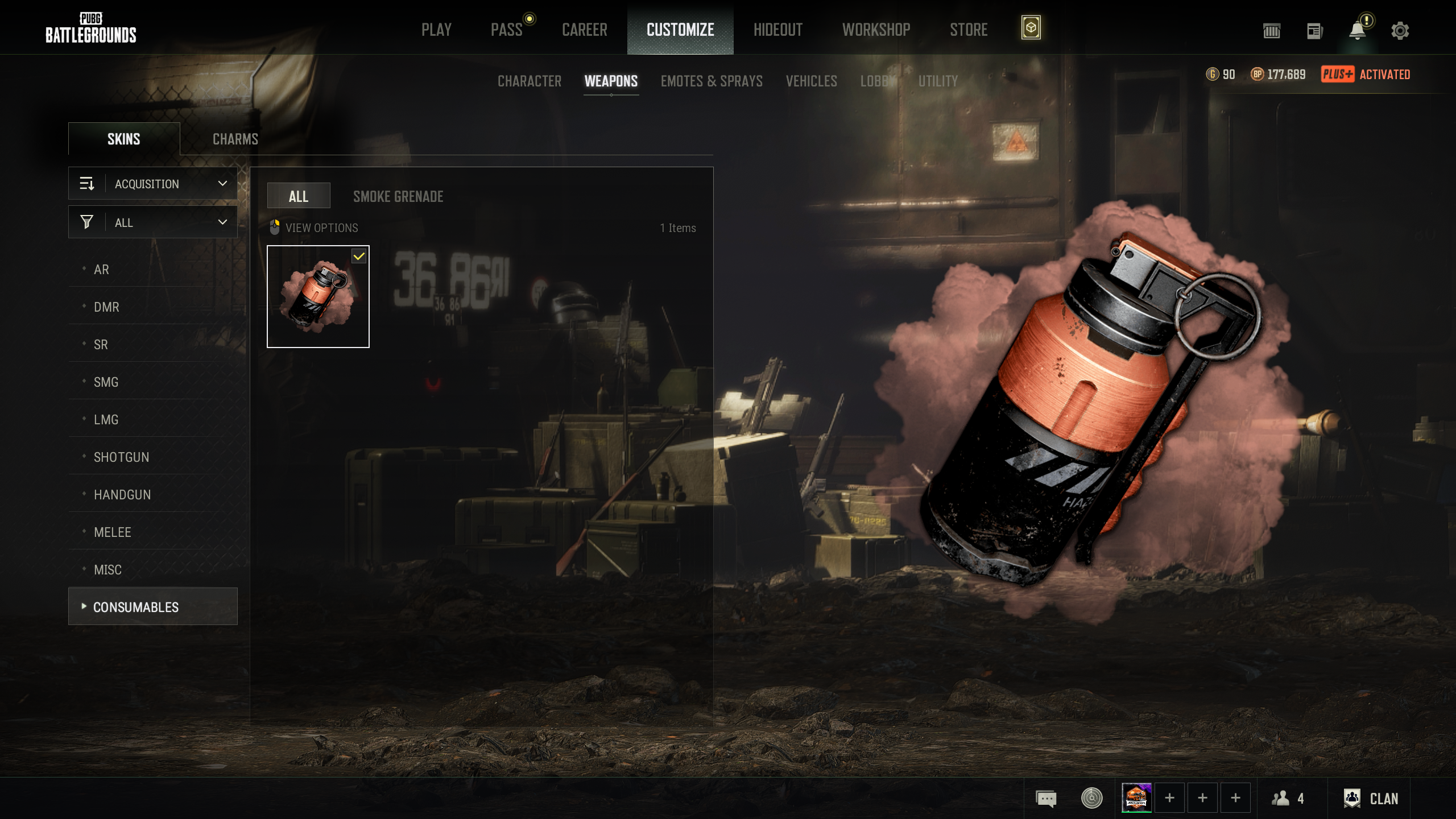Open Emotes & Sprays tab
The height and width of the screenshot is (819, 1456).
tap(711, 81)
